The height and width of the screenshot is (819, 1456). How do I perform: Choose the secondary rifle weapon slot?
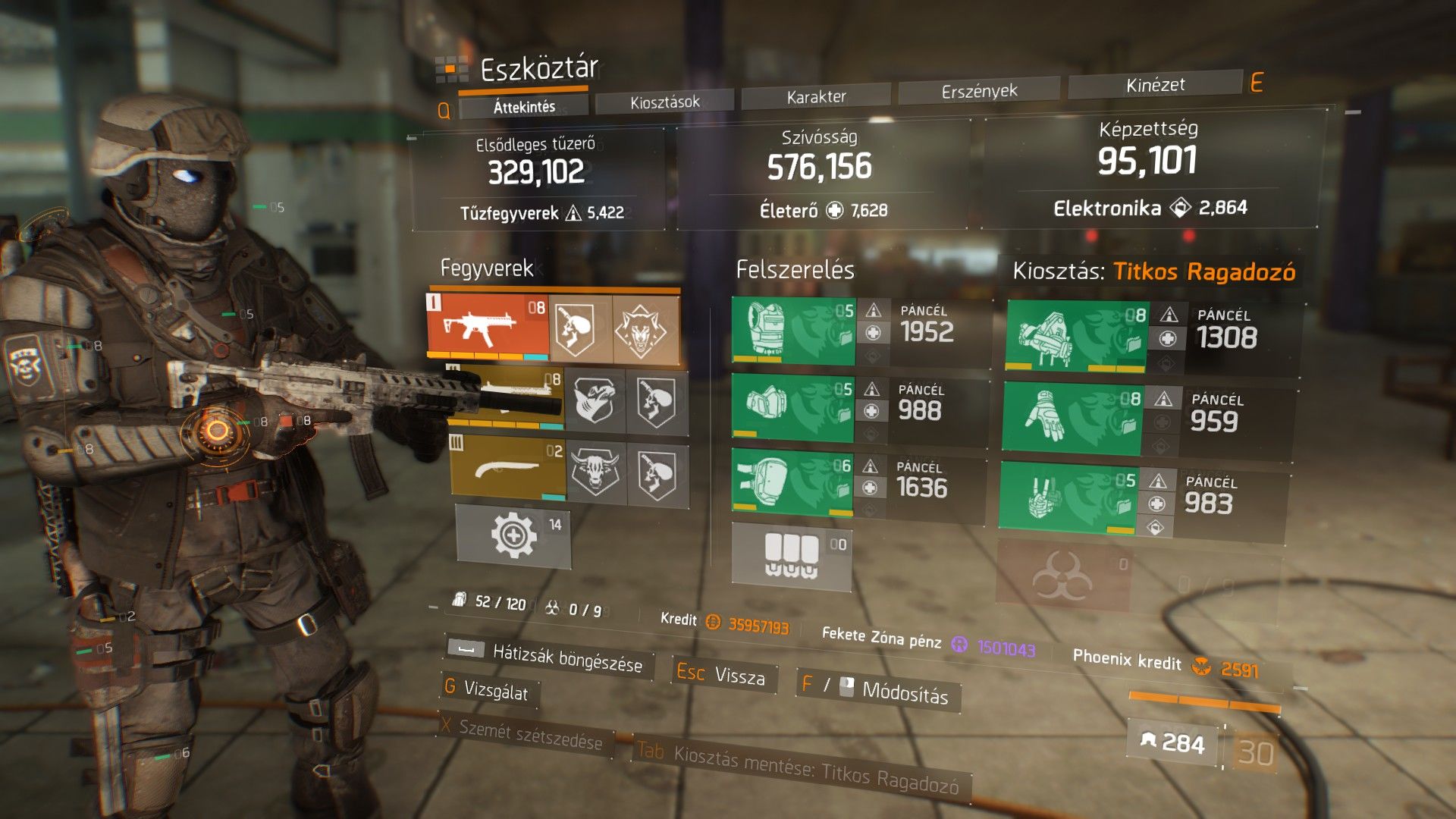pos(507,395)
